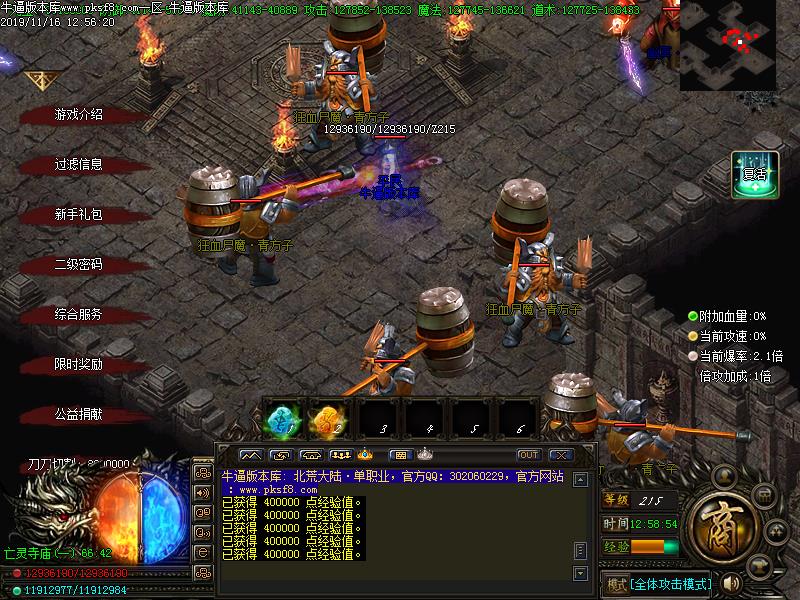Check the 限时奖励 timed rewards
This screenshot has height=600, width=800.
click(78, 365)
